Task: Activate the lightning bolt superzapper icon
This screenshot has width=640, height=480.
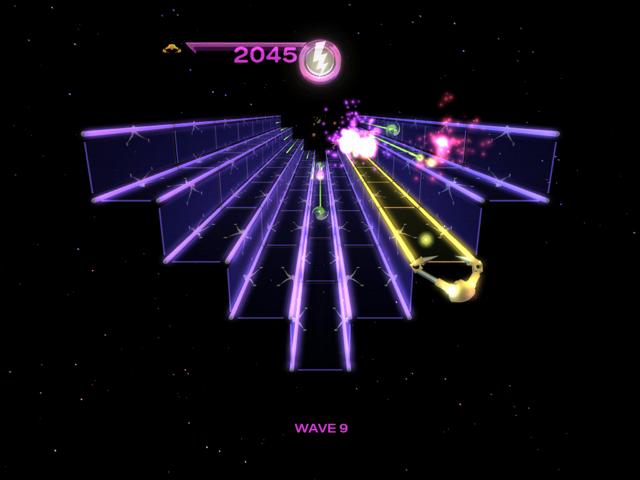Action: coord(320,60)
